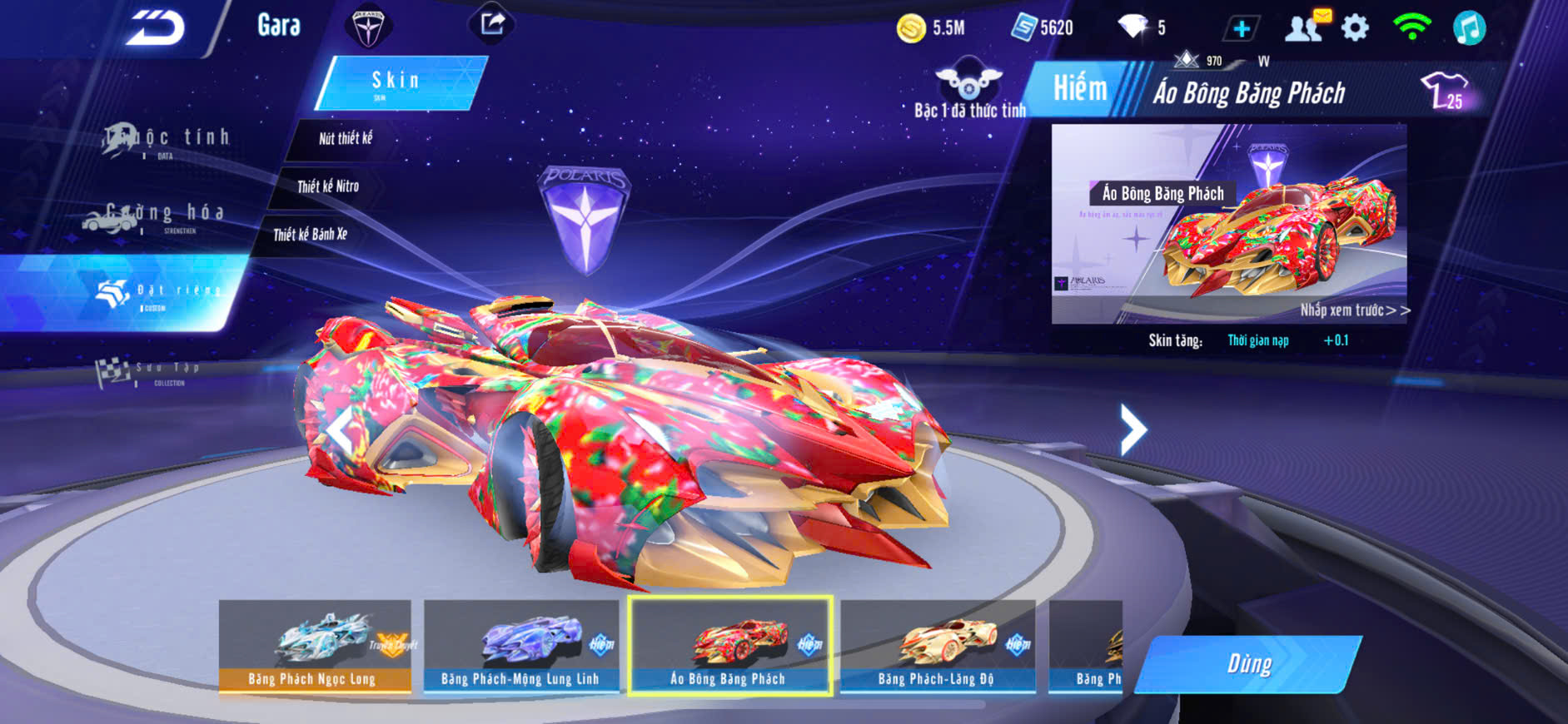Screen dimensions: 1568x724
Task: Pick the Băng Phách-Lãng Độ skin
Action: 938,646
